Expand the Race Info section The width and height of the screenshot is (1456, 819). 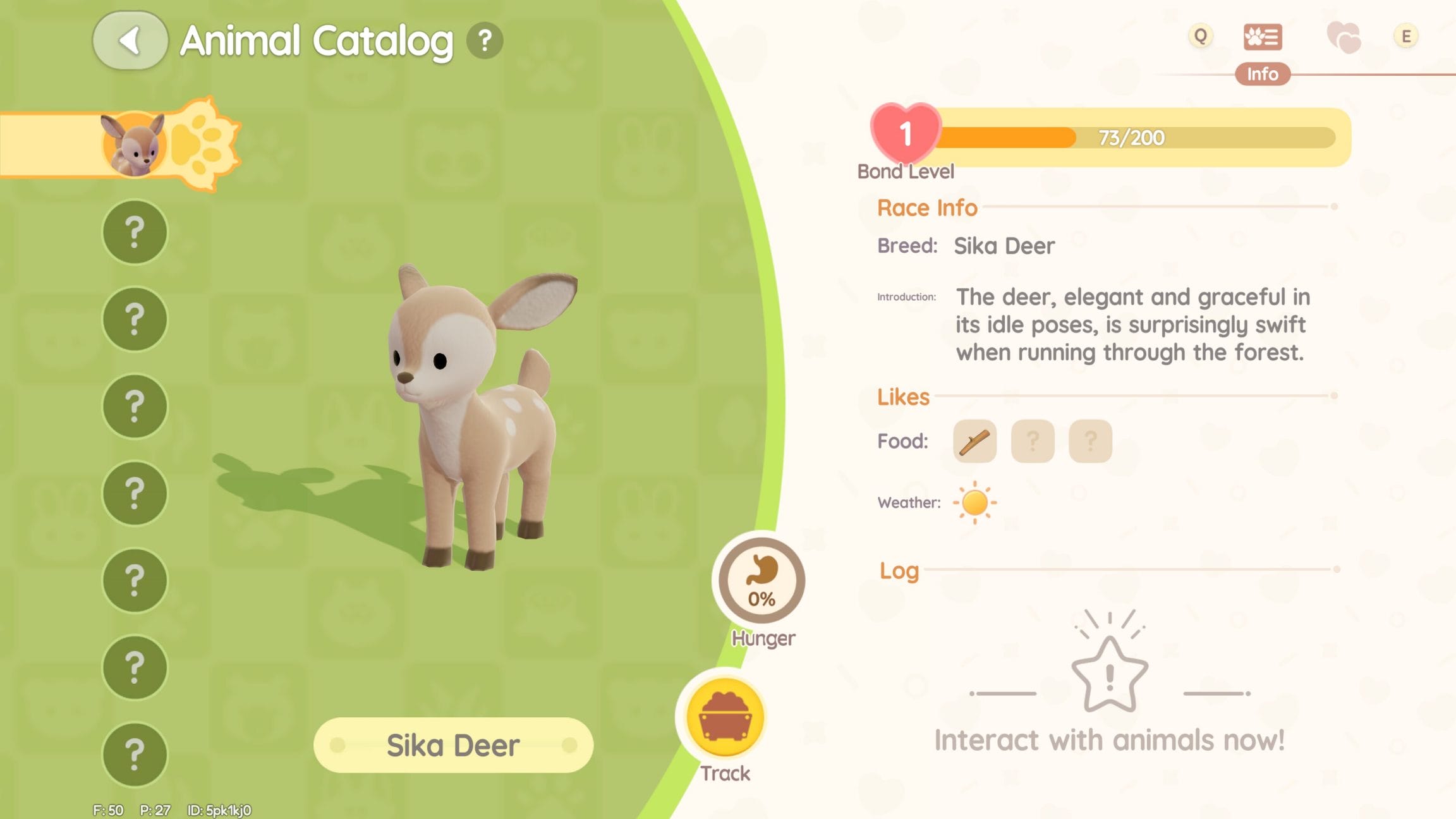coord(926,207)
